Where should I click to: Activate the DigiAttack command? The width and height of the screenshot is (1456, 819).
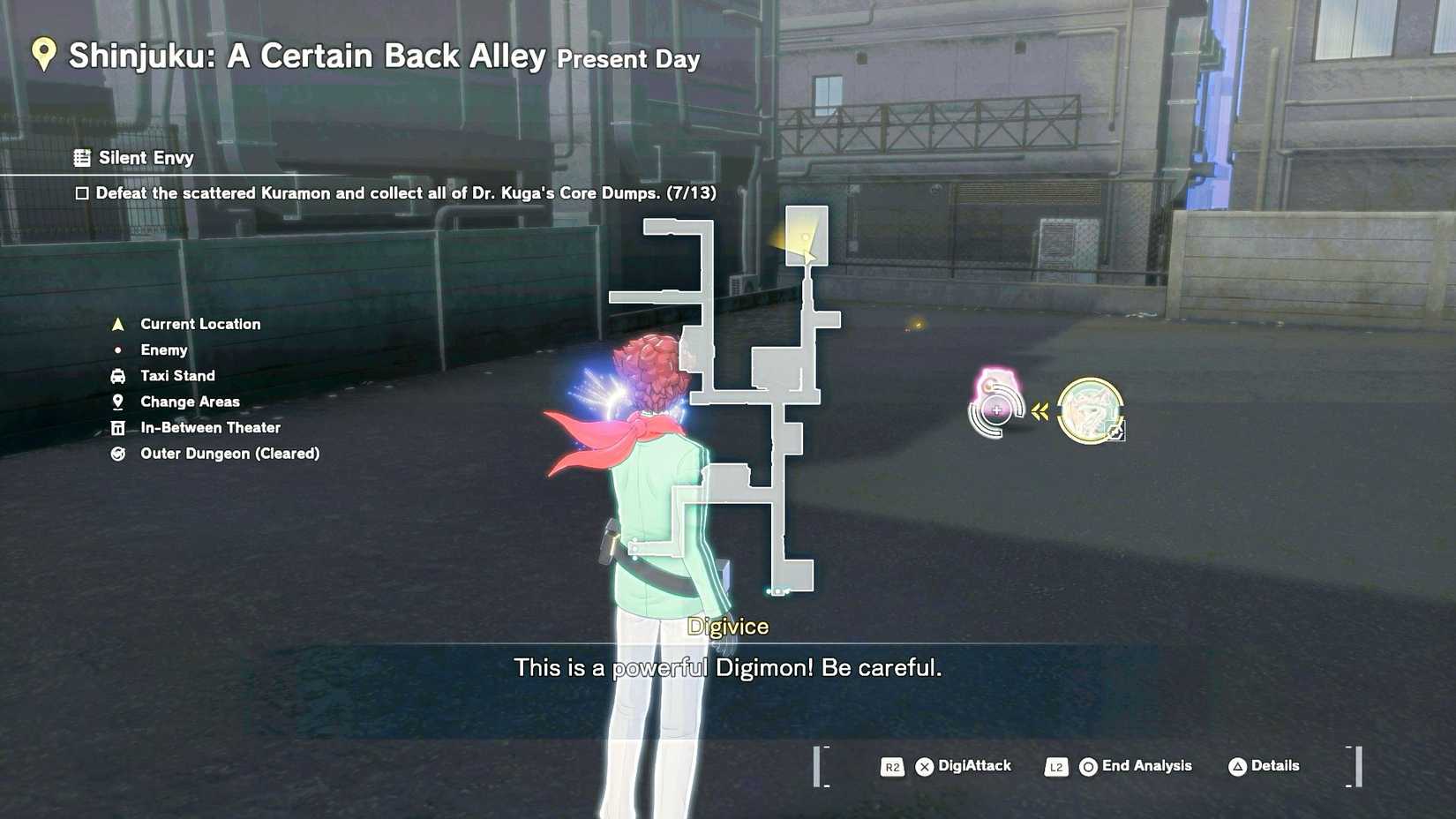(x=966, y=767)
